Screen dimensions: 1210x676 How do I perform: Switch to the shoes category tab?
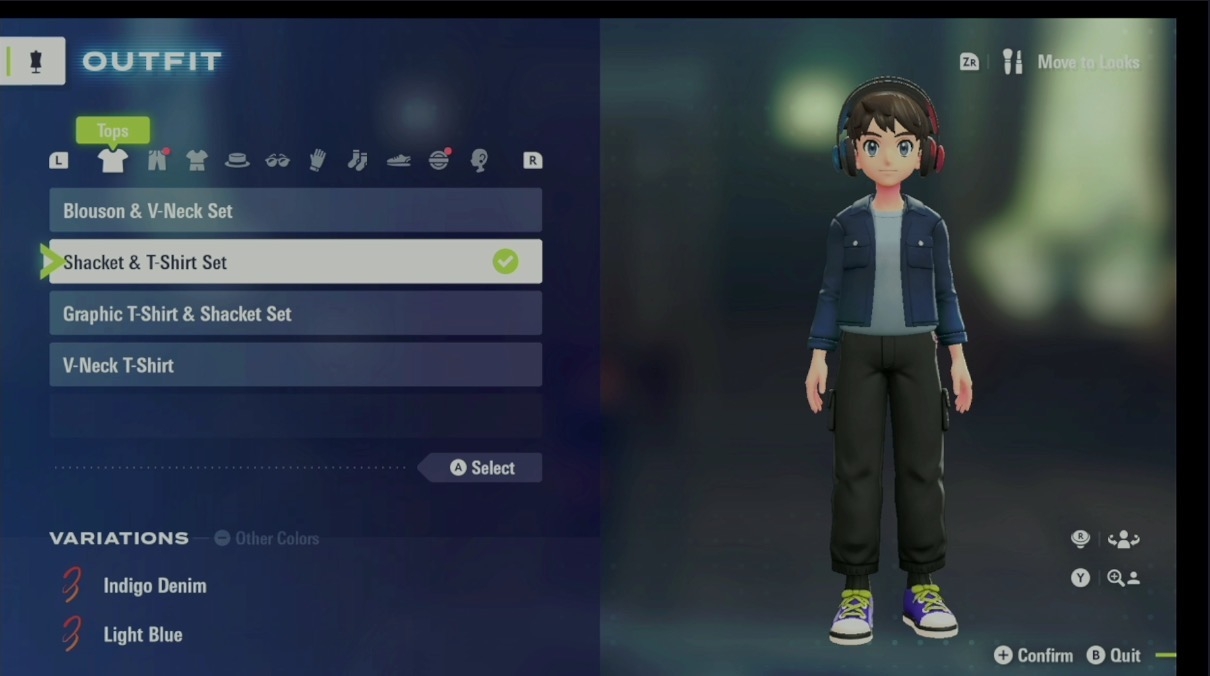pyautogui.click(x=398, y=160)
